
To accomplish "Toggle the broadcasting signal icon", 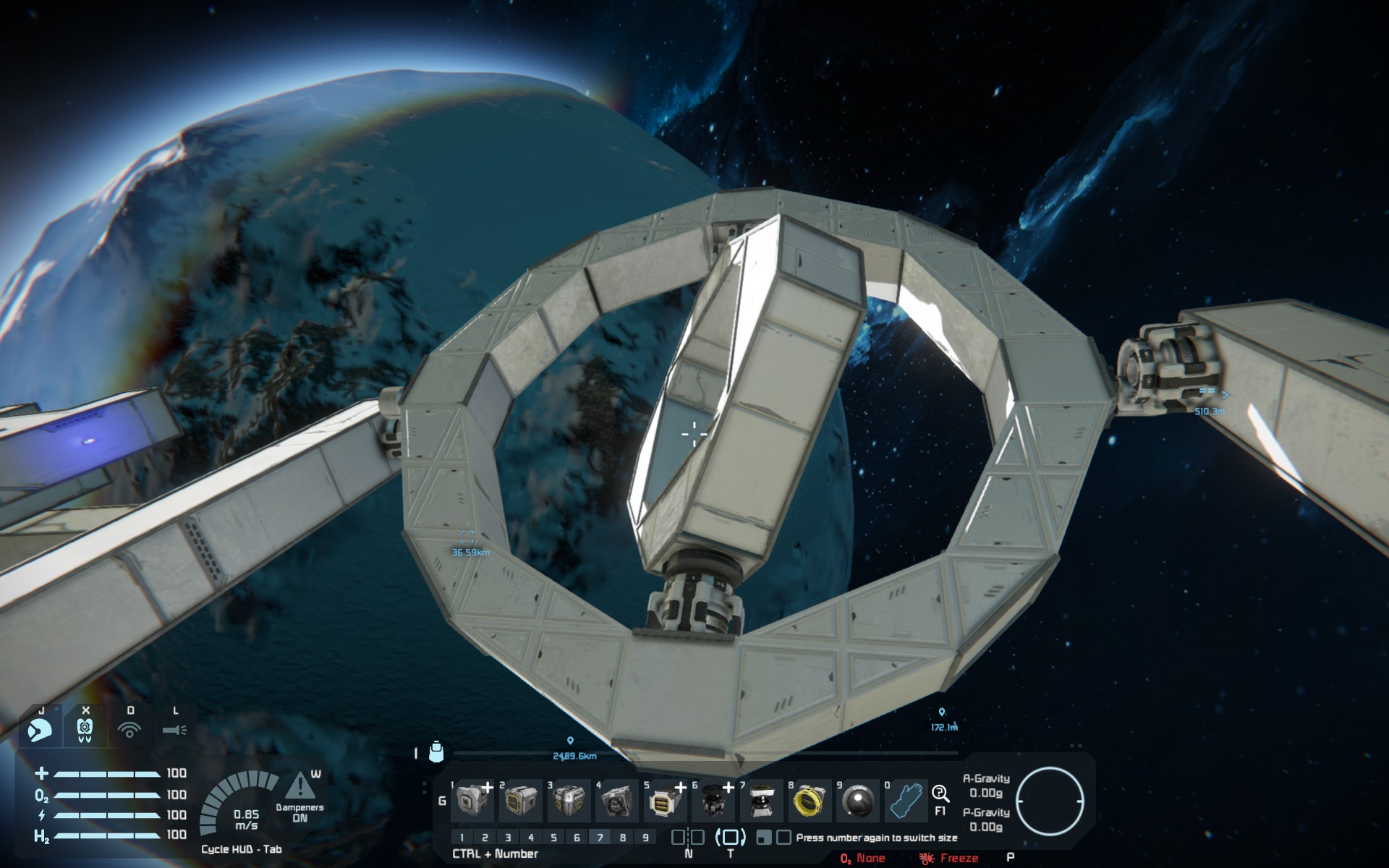I will tap(129, 730).
